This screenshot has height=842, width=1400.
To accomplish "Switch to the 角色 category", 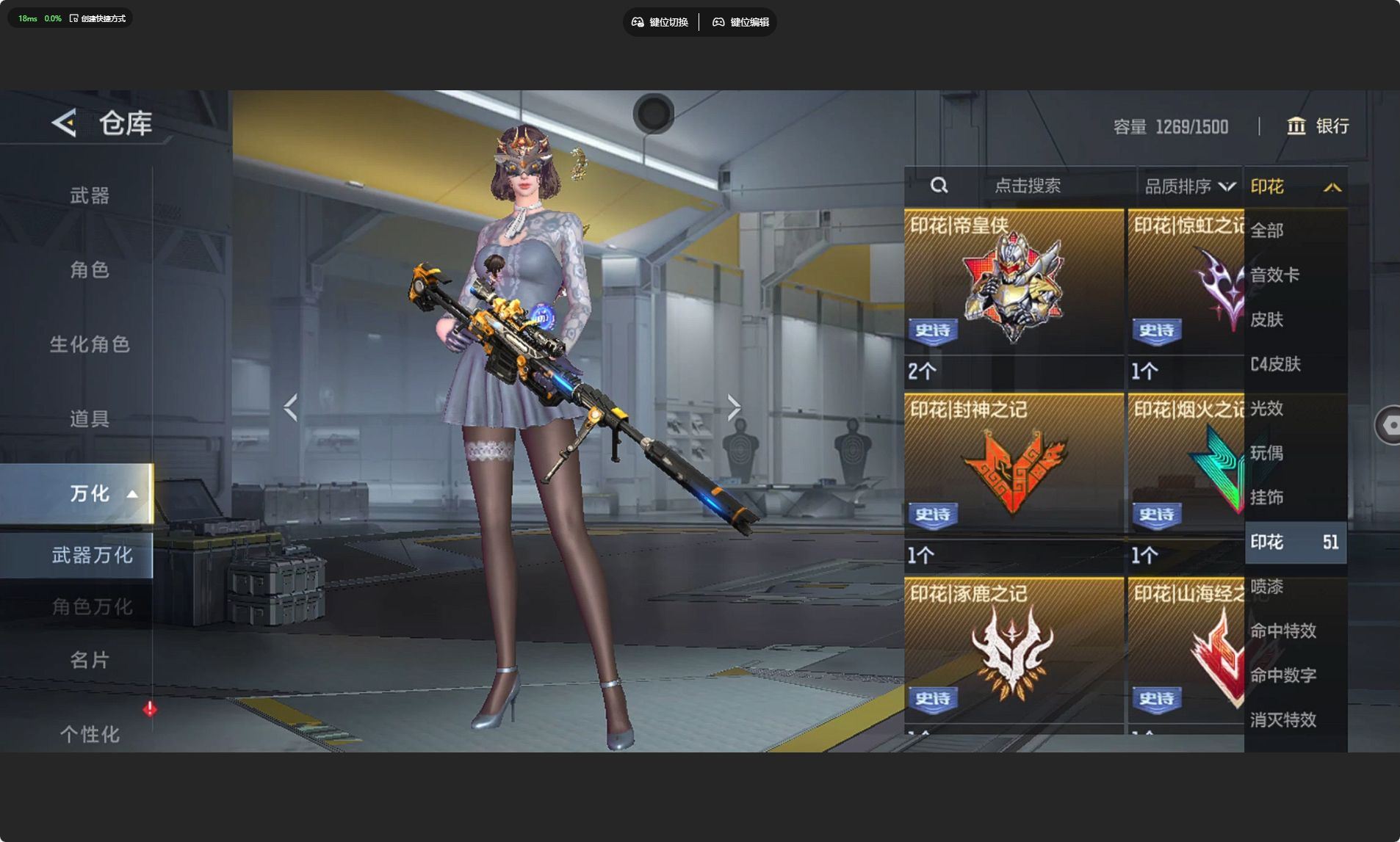I will click(x=90, y=269).
